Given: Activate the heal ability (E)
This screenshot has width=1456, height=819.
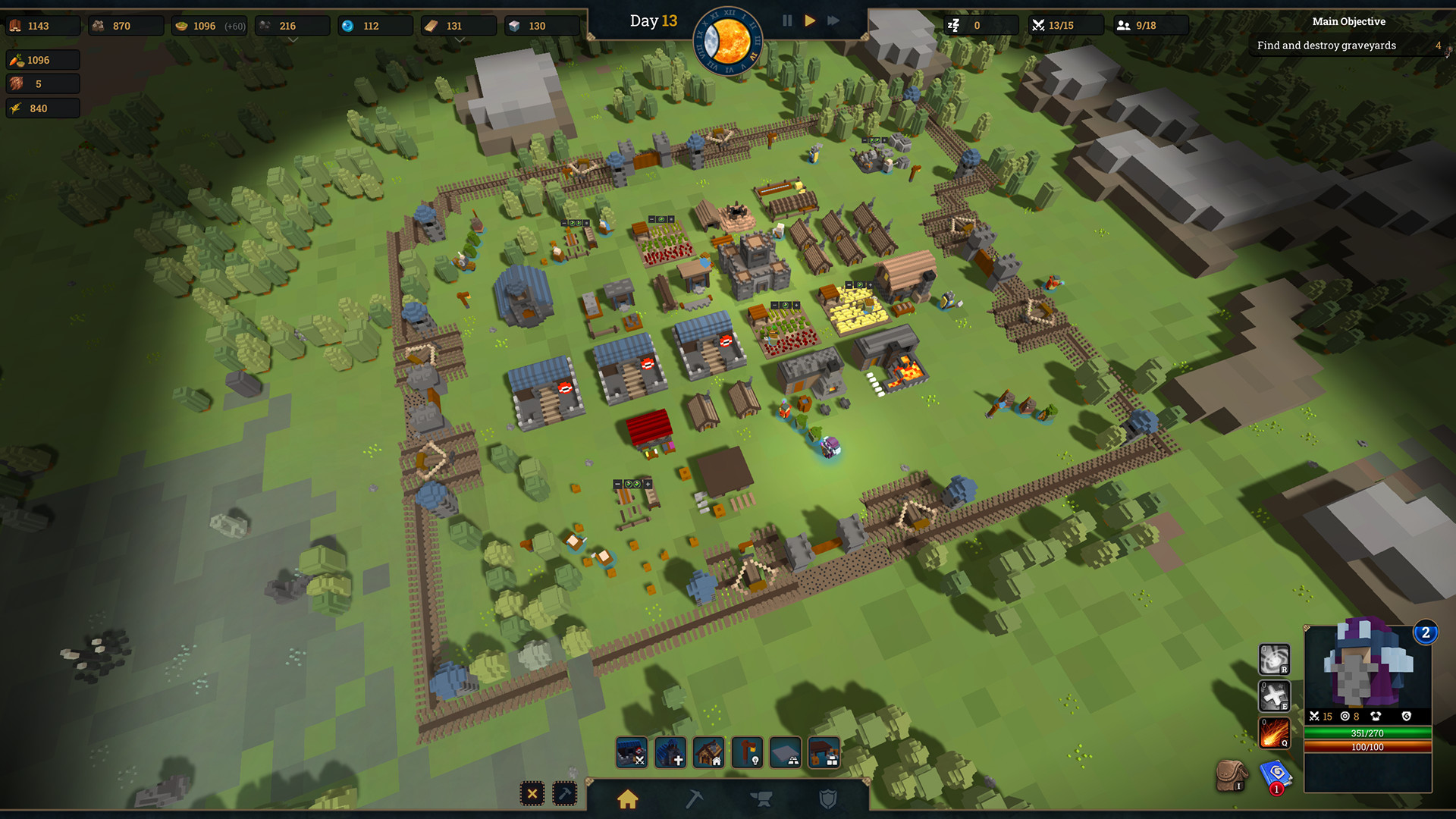Looking at the screenshot, I should [x=1273, y=695].
